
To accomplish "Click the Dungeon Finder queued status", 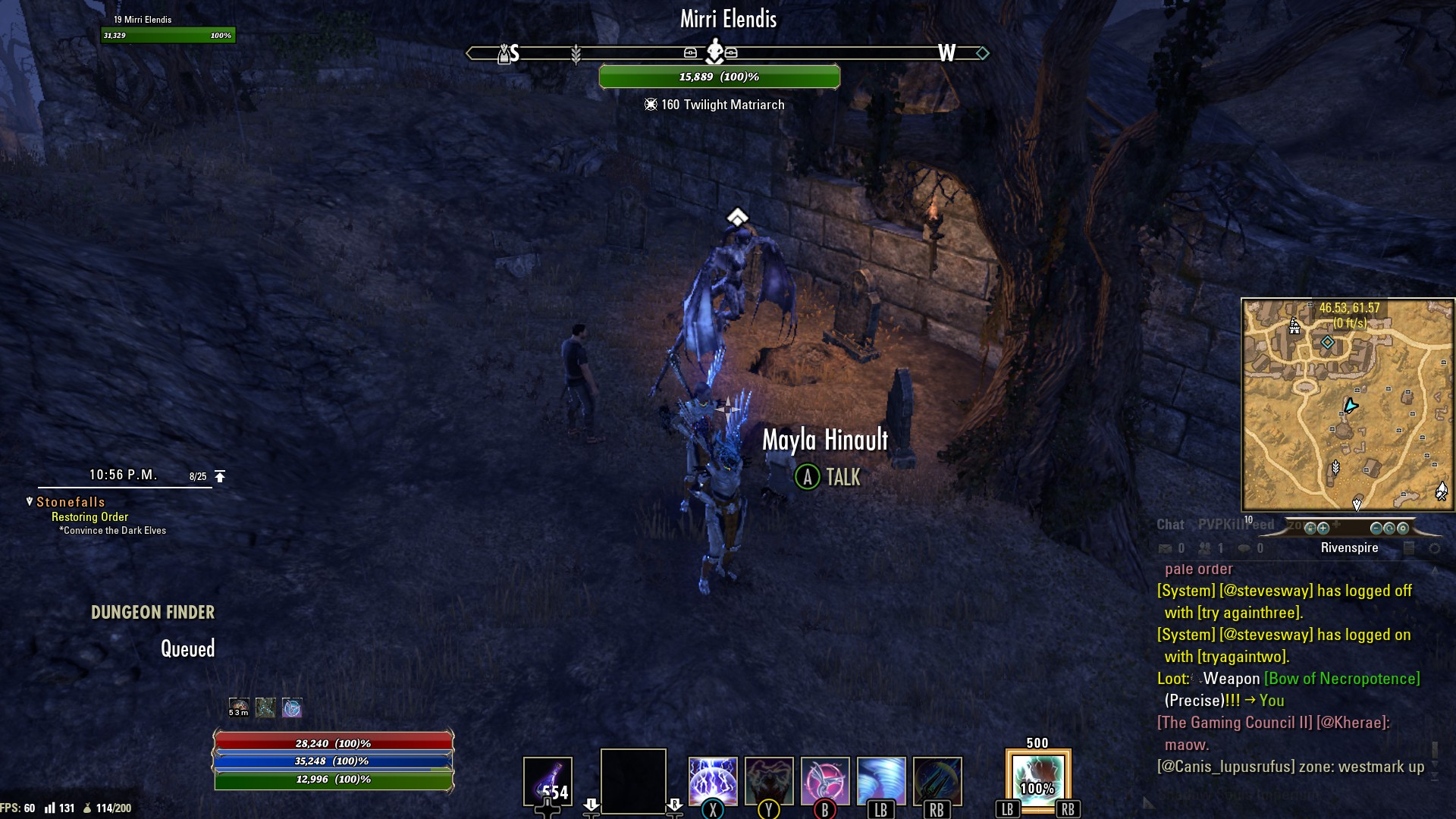I will [187, 649].
